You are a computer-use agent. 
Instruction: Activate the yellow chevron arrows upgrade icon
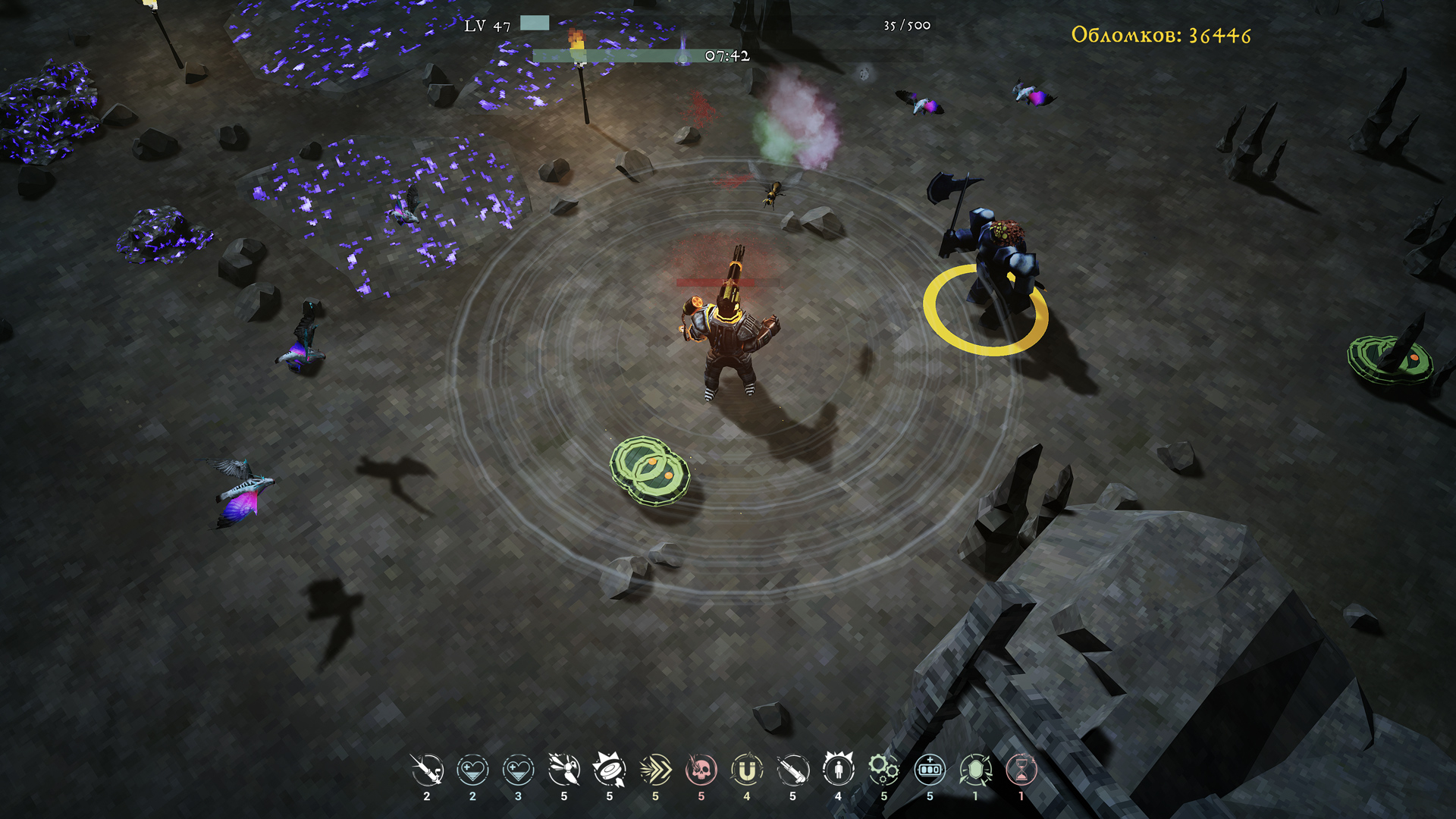point(655,770)
